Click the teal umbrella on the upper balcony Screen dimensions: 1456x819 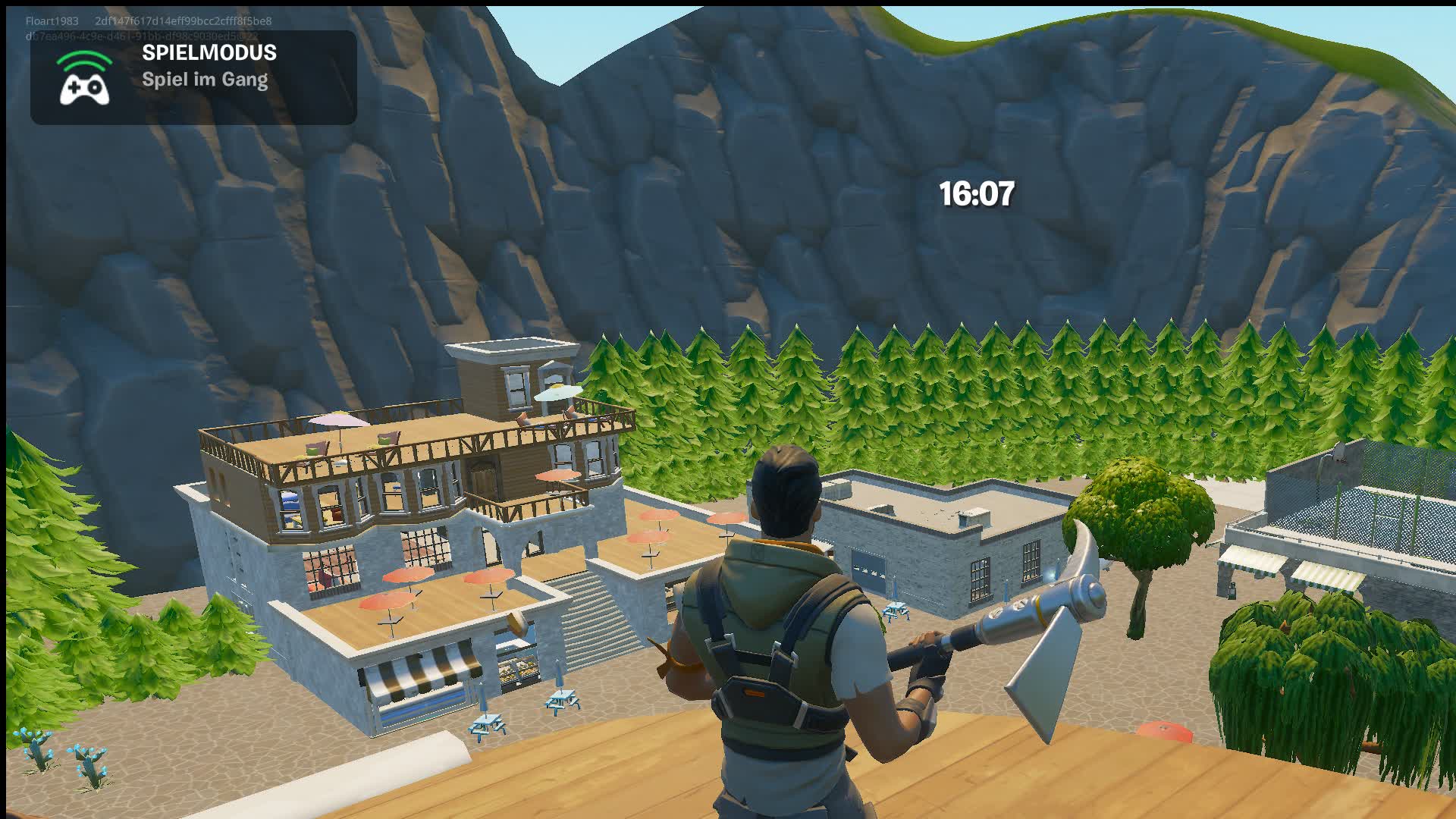click(x=558, y=391)
